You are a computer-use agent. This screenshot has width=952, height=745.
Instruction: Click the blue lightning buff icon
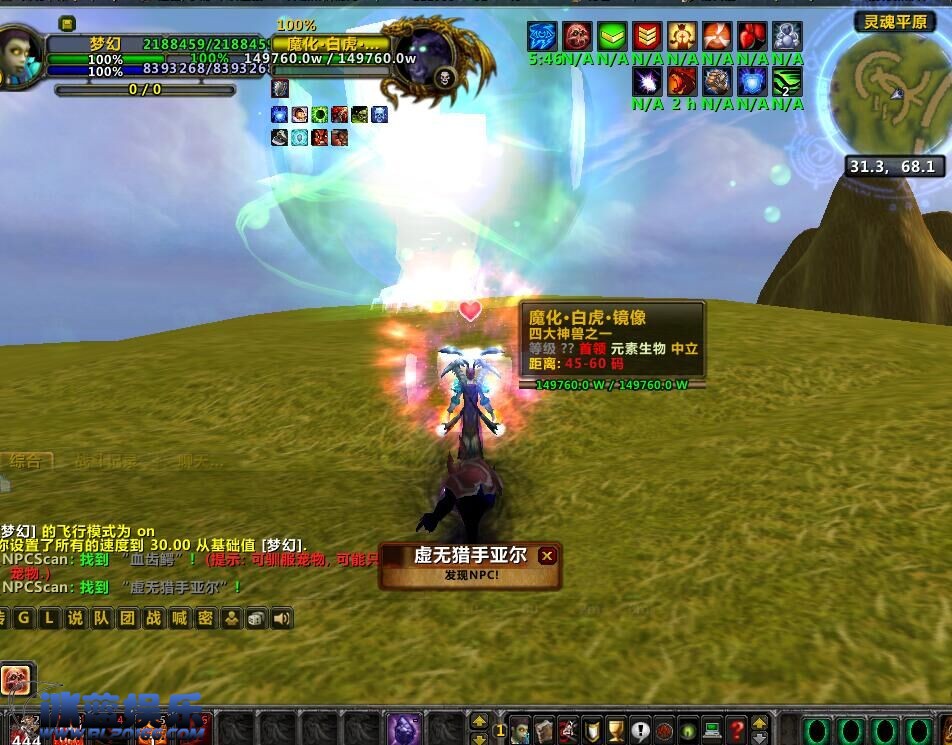tap(542, 37)
